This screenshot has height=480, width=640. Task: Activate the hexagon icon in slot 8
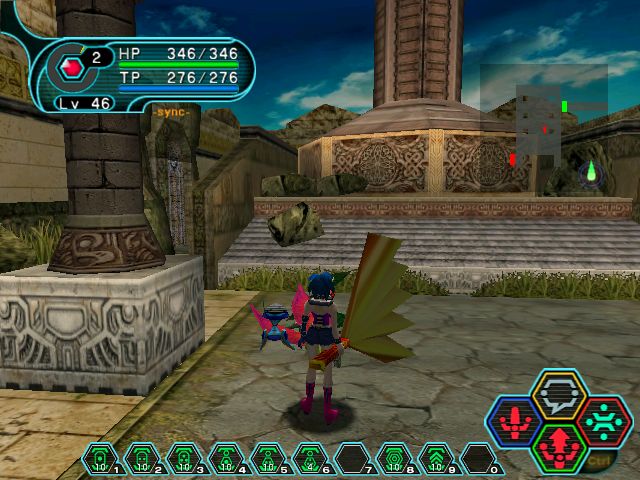394,459
